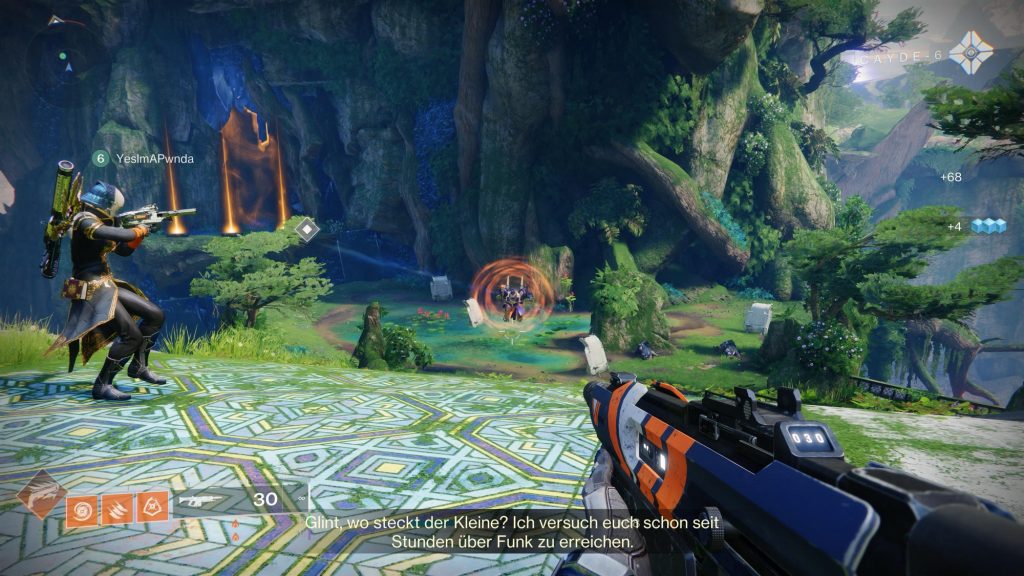Click the white diamond objective waypoint marker

pyautogui.click(x=308, y=230)
